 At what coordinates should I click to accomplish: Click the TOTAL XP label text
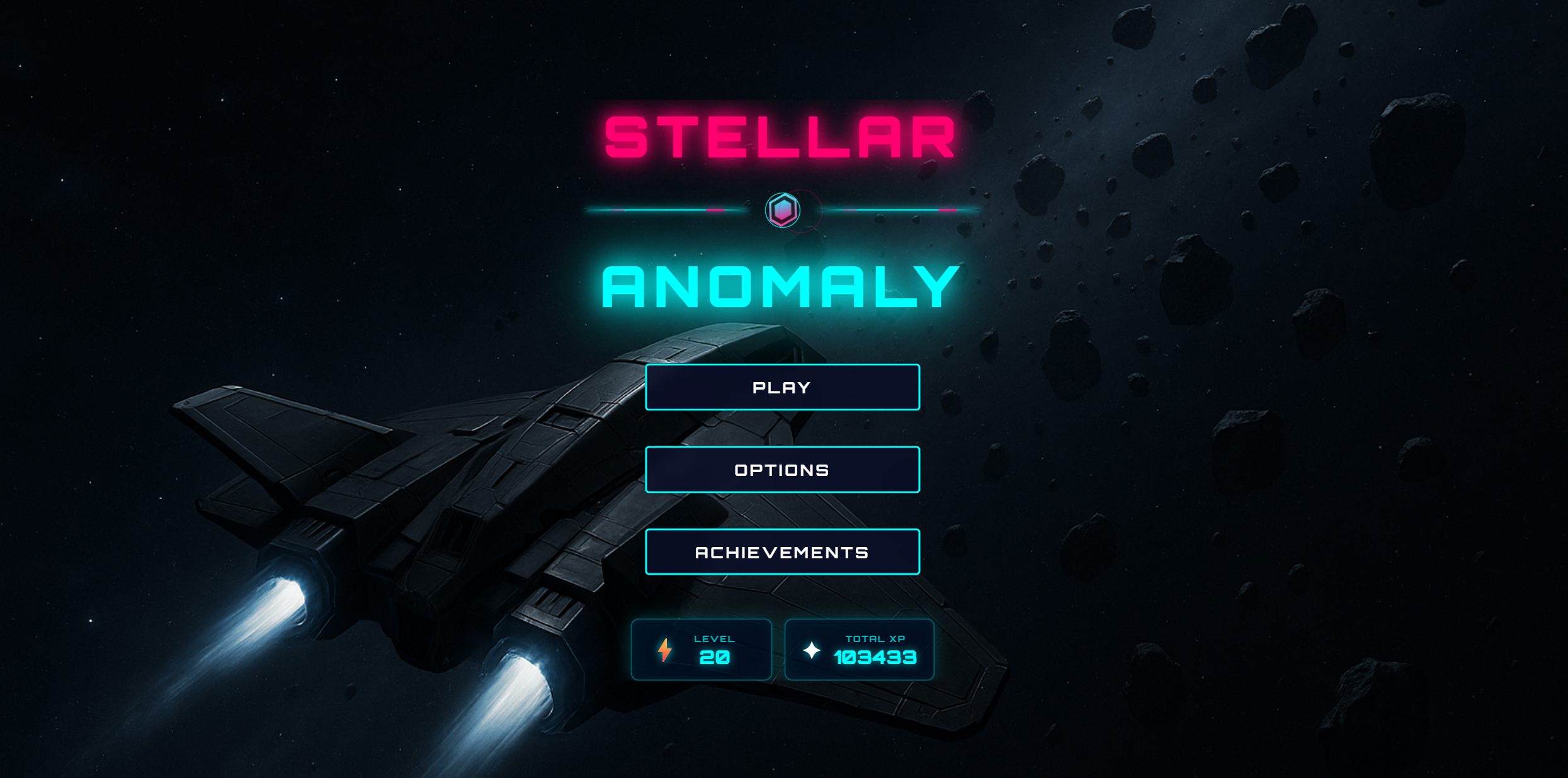pos(875,637)
